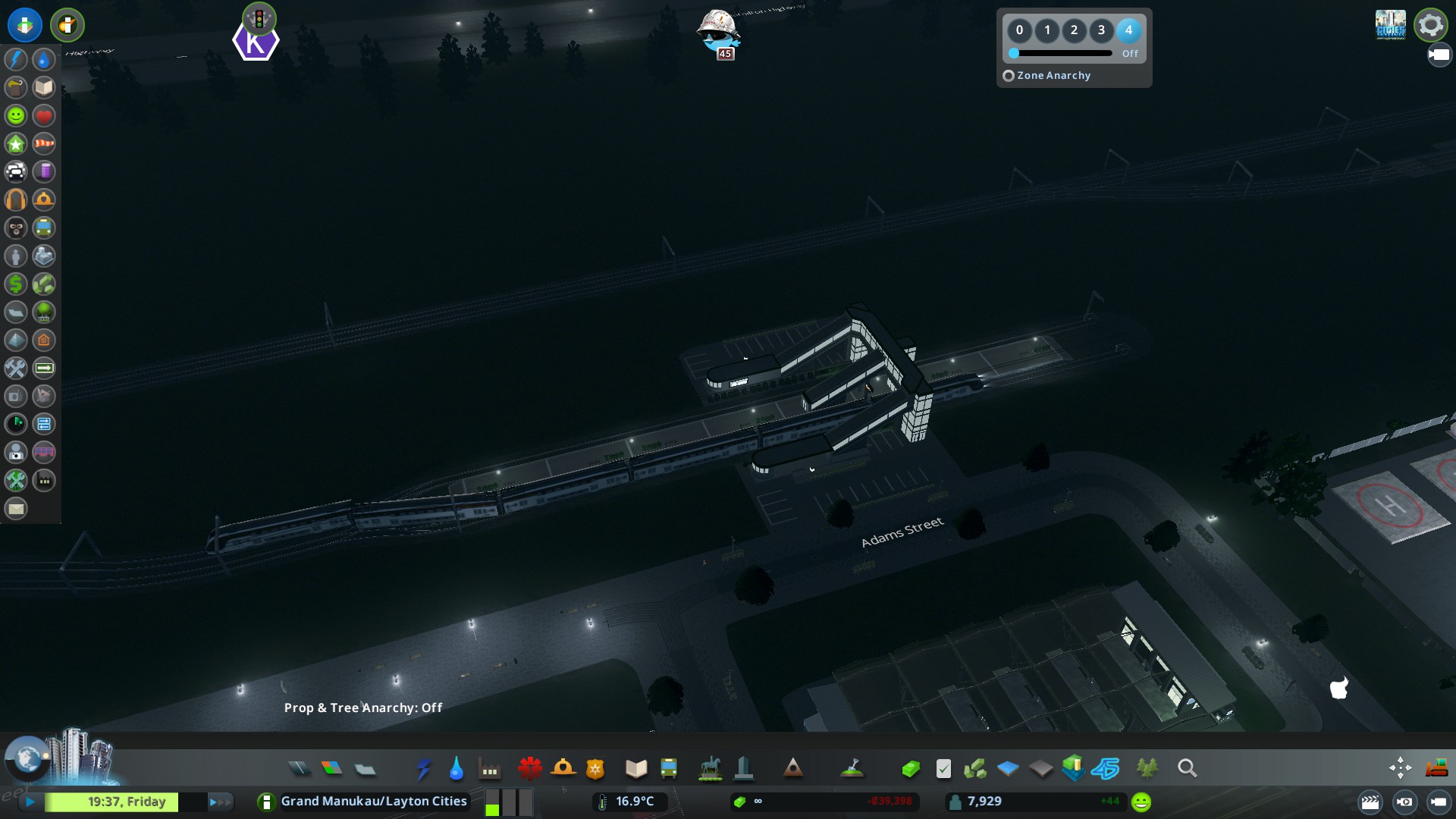
Task: Toggle the play/pause simulation button
Action: click(30, 802)
